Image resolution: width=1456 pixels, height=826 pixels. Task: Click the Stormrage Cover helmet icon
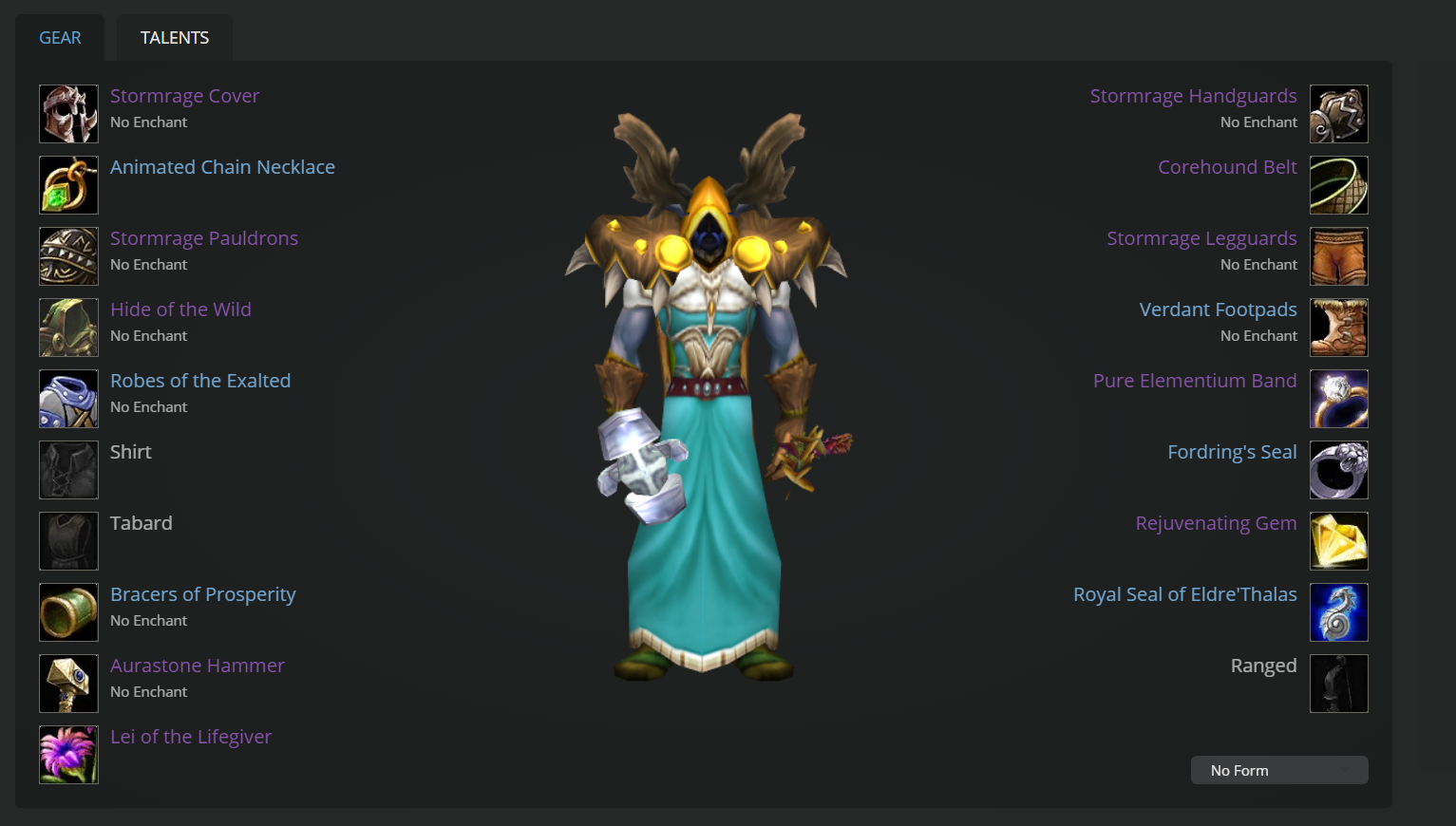[x=67, y=113]
